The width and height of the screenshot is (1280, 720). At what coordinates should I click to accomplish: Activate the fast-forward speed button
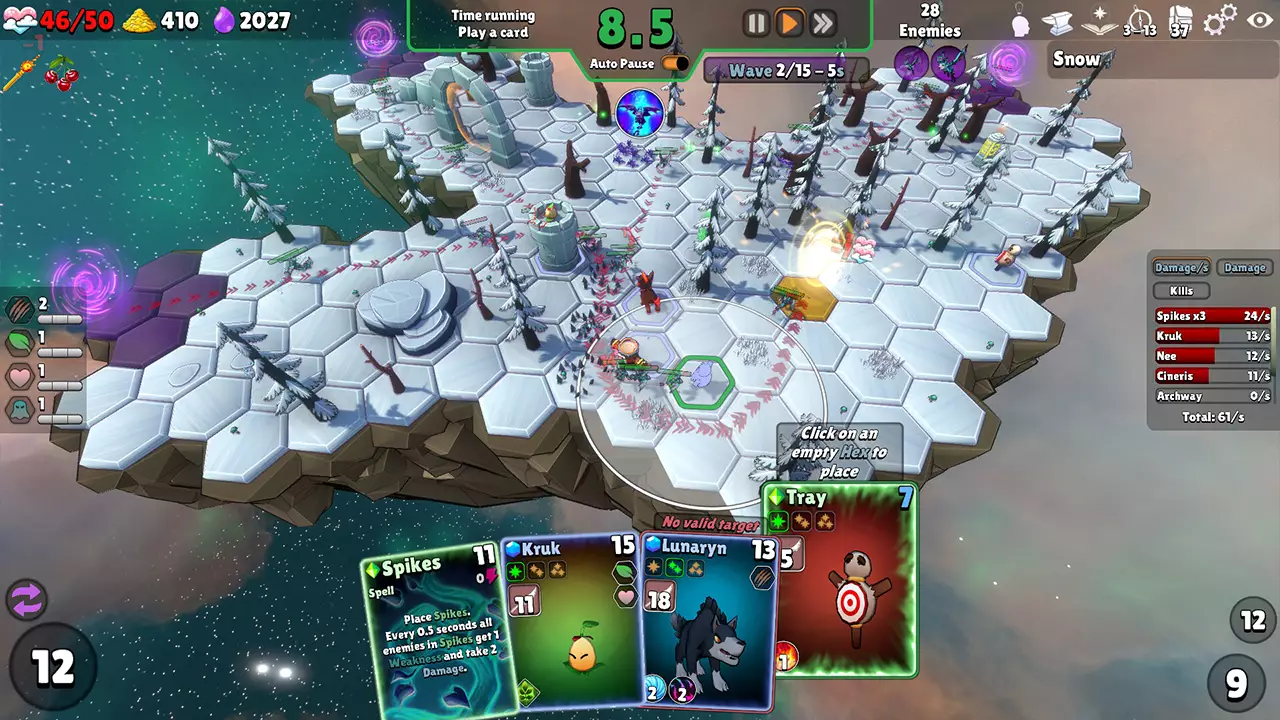pos(823,24)
